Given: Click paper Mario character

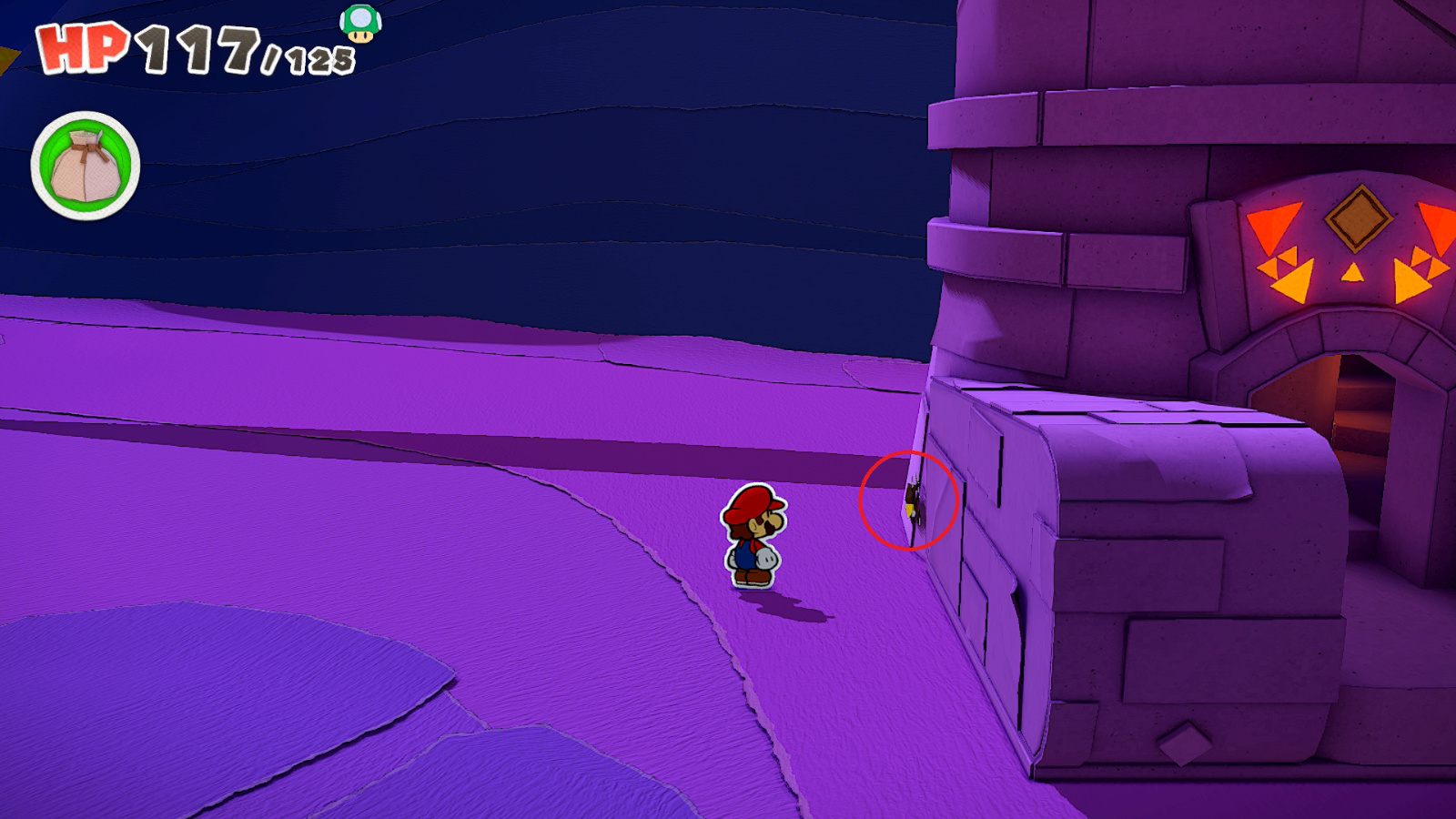Looking at the screenshot, I should [755, 537].
